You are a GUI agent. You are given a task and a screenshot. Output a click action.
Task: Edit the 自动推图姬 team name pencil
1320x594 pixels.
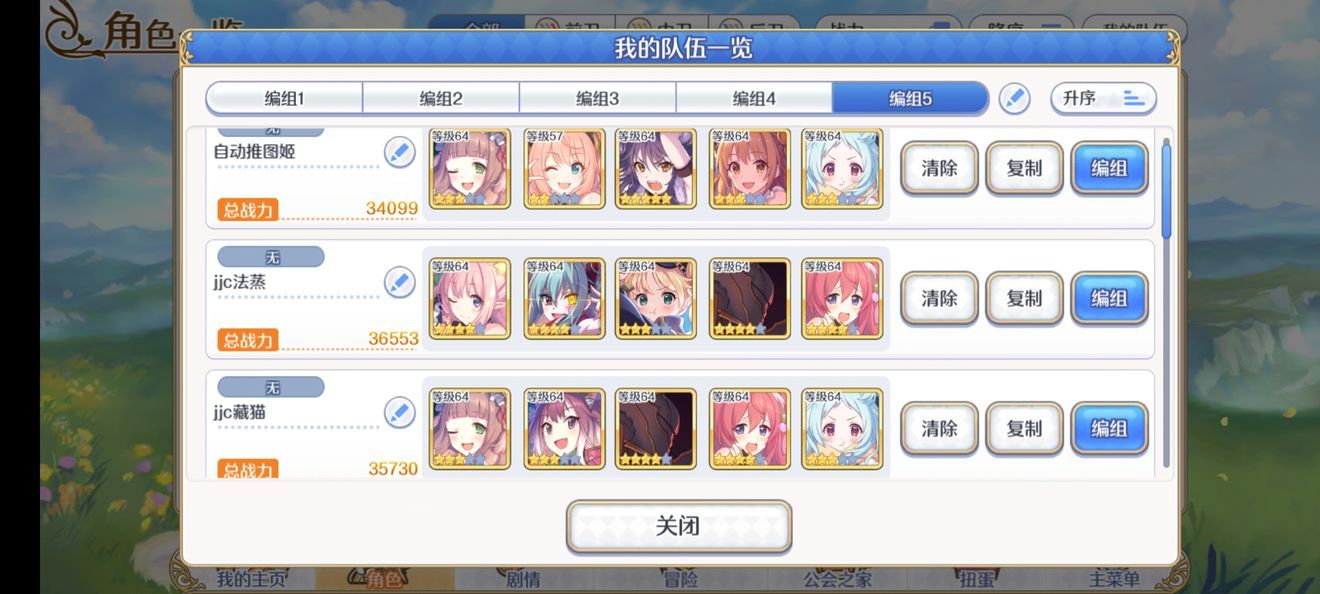click(399, 153)
